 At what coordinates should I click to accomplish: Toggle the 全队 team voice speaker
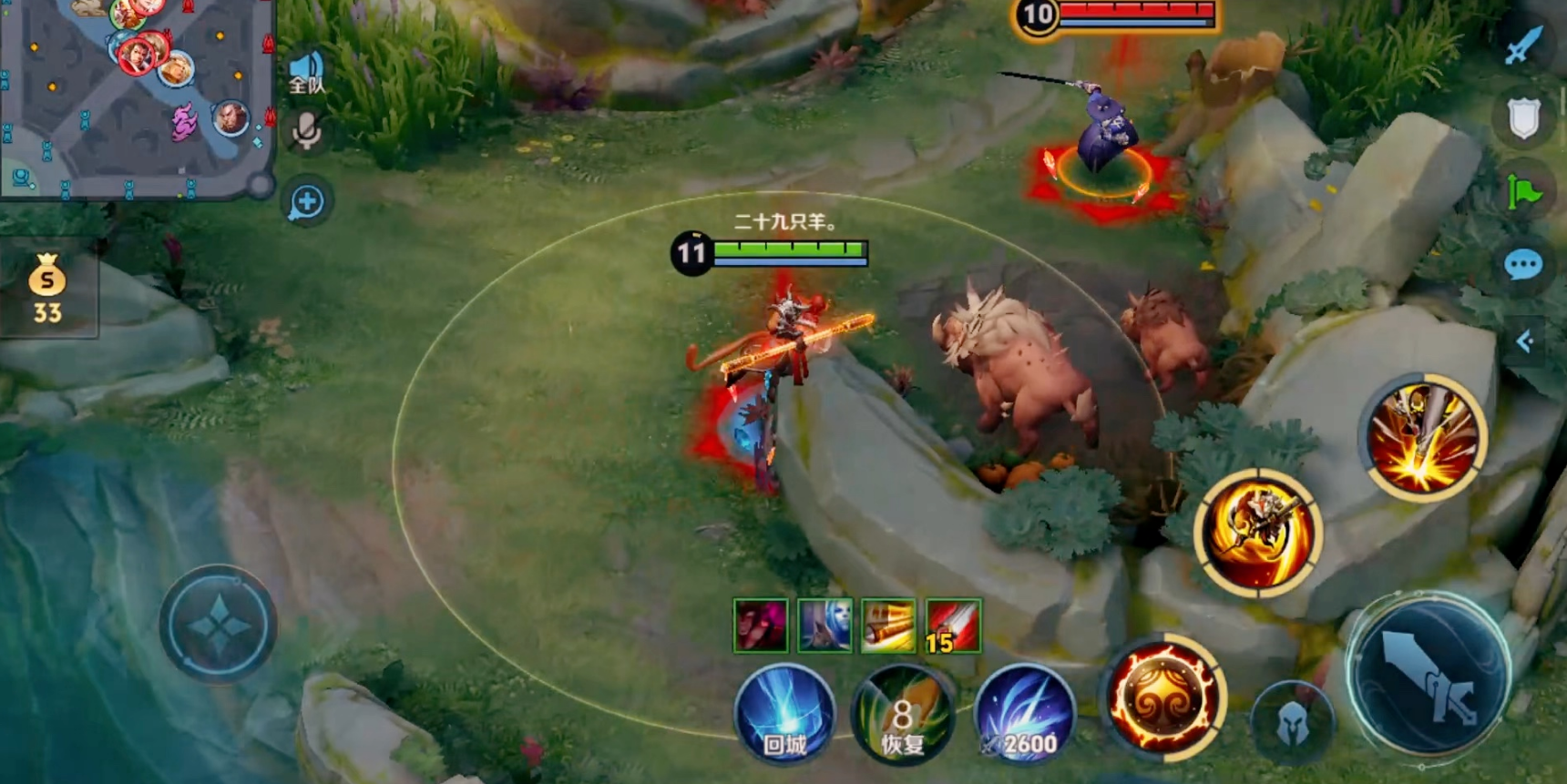click(x=306, y=73)
